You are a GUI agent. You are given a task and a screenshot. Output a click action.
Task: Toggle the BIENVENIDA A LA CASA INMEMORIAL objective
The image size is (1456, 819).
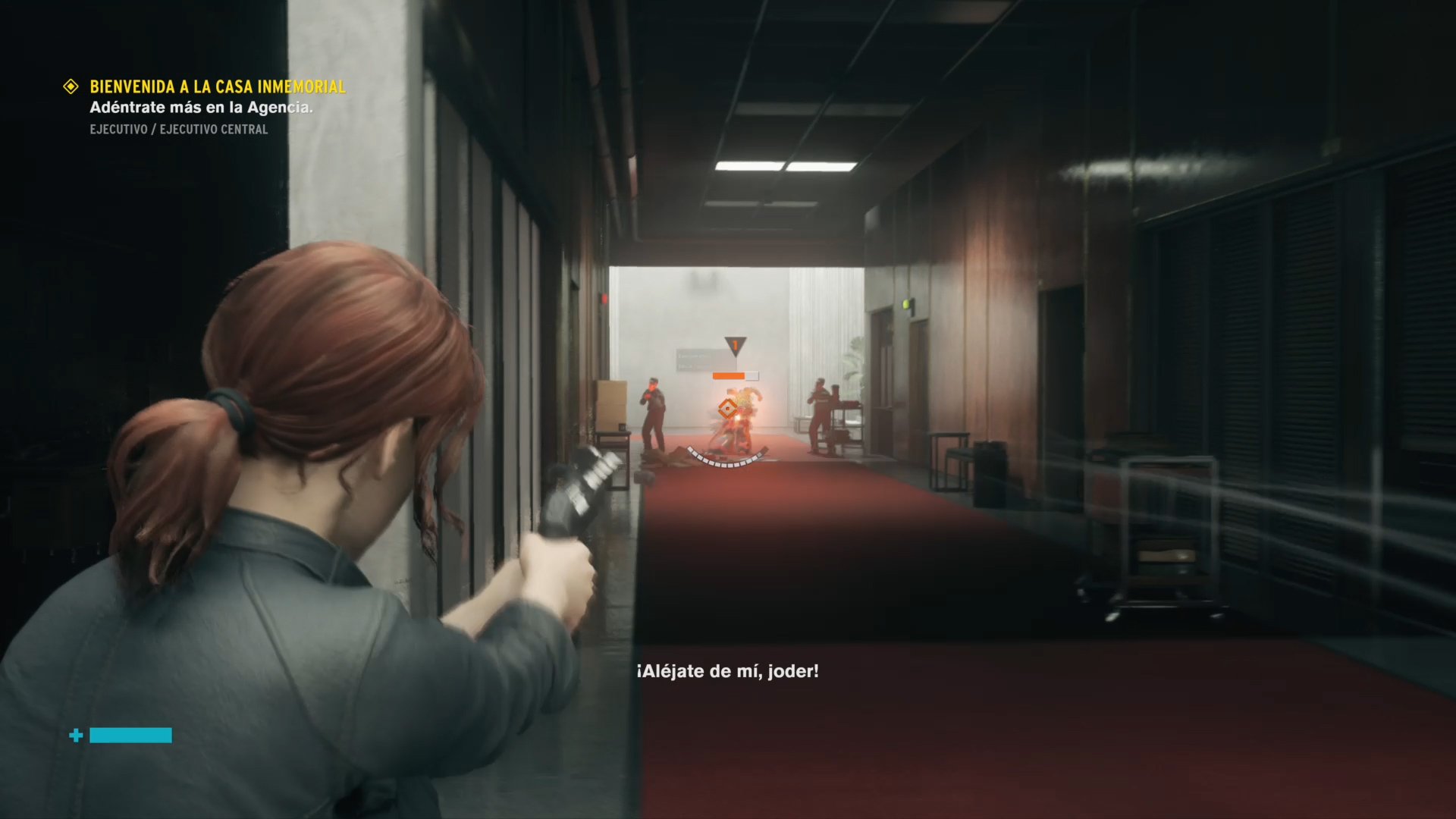point(217,87)
